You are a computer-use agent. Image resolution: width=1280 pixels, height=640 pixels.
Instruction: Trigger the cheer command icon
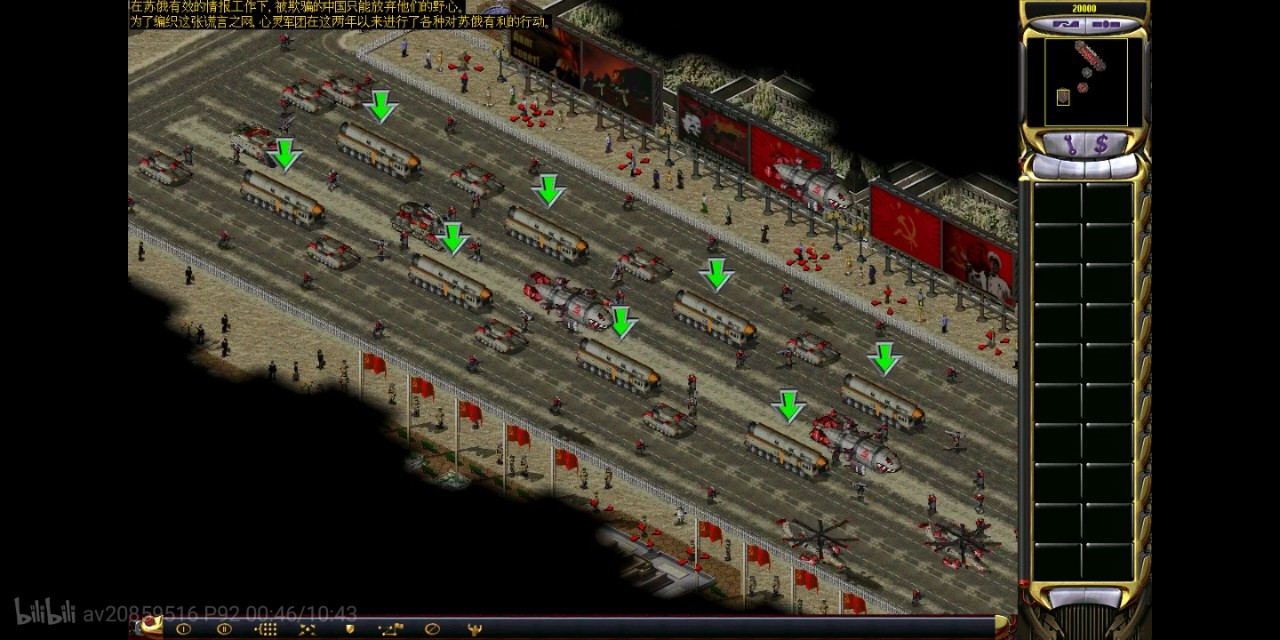coord(474,629)
